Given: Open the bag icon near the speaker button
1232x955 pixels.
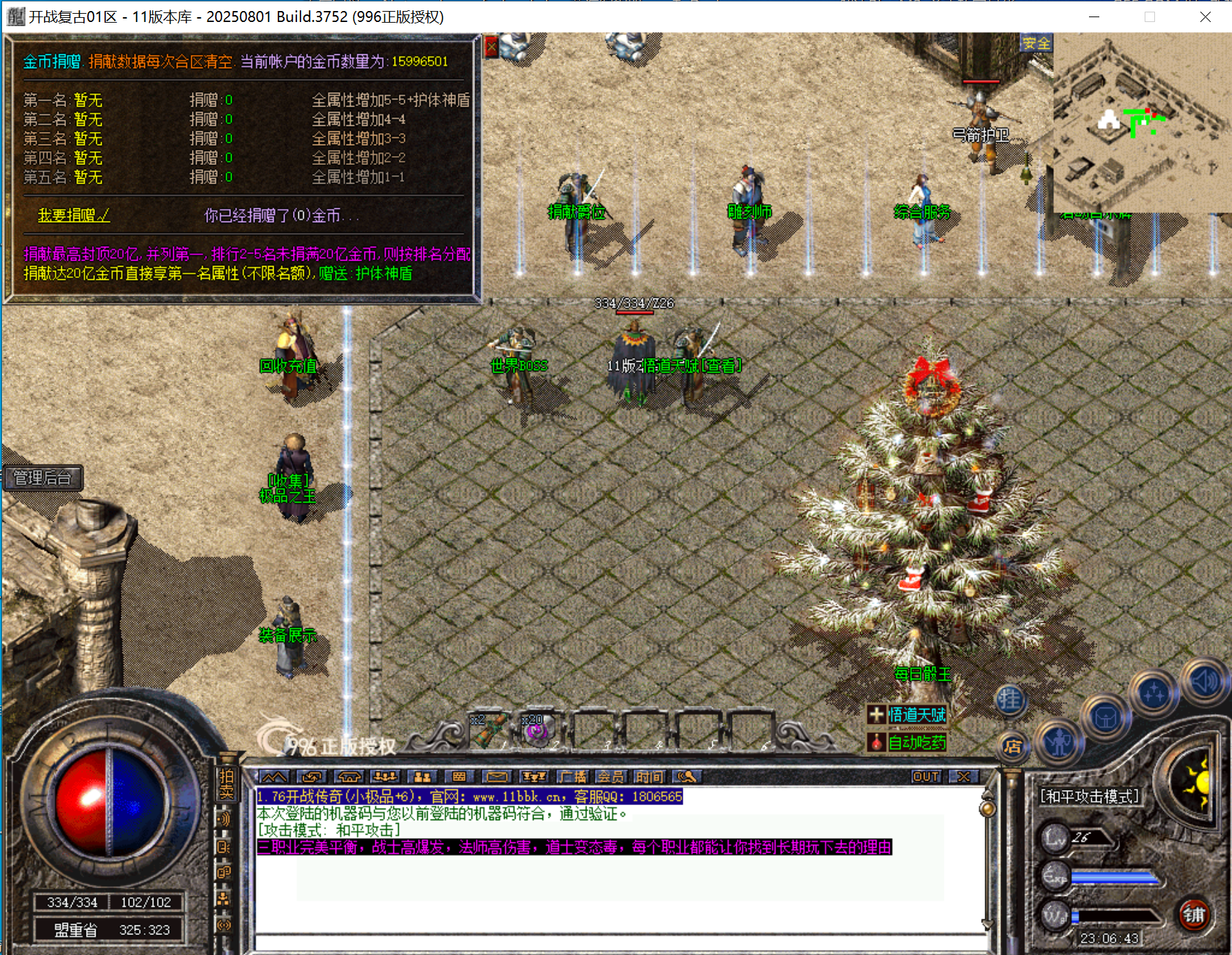Looking at the screenshot, I should click(x=1106, y=718).
